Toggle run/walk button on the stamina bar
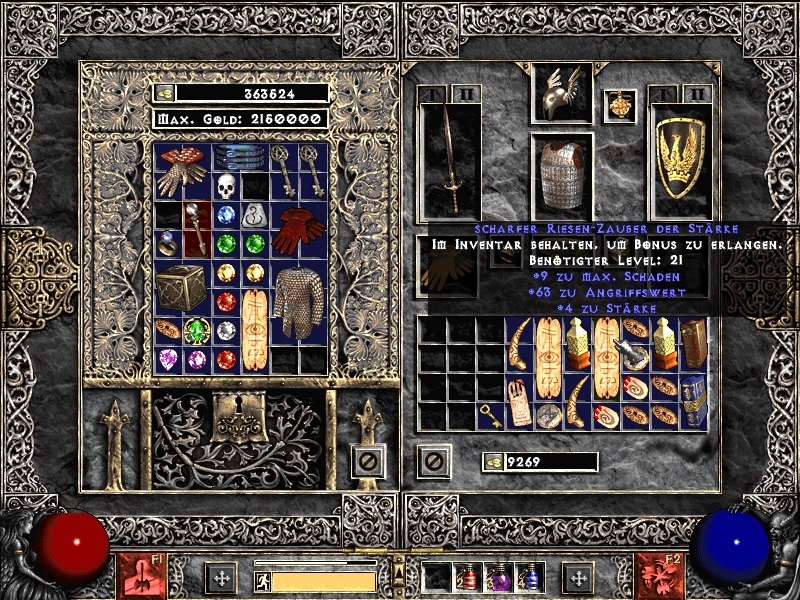 pos(262,580)
